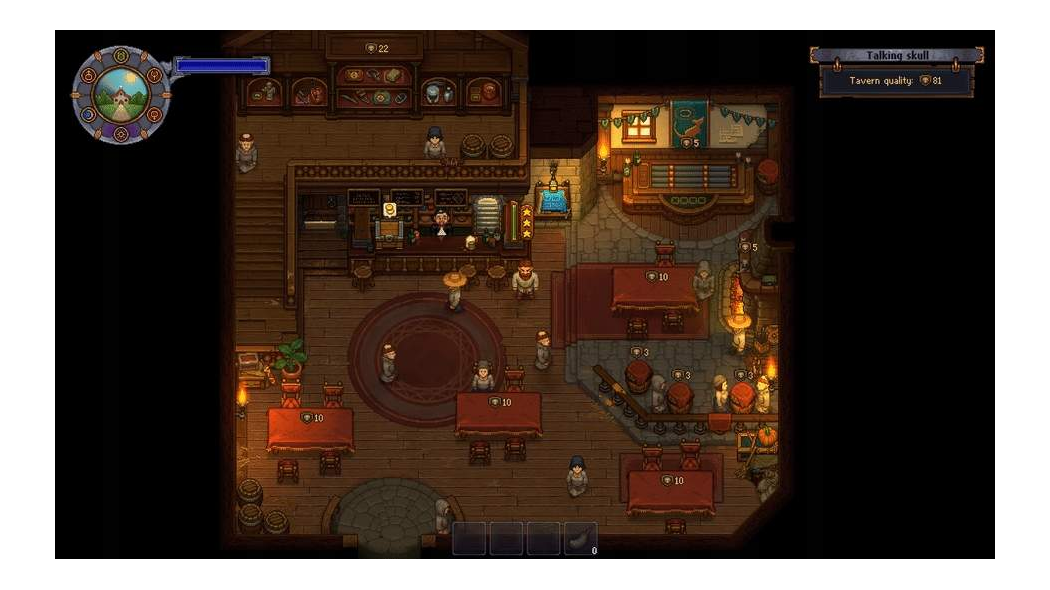Open the Talking skull quest tracker
This screenshot has height=590, width=1050.
(896, 56)
